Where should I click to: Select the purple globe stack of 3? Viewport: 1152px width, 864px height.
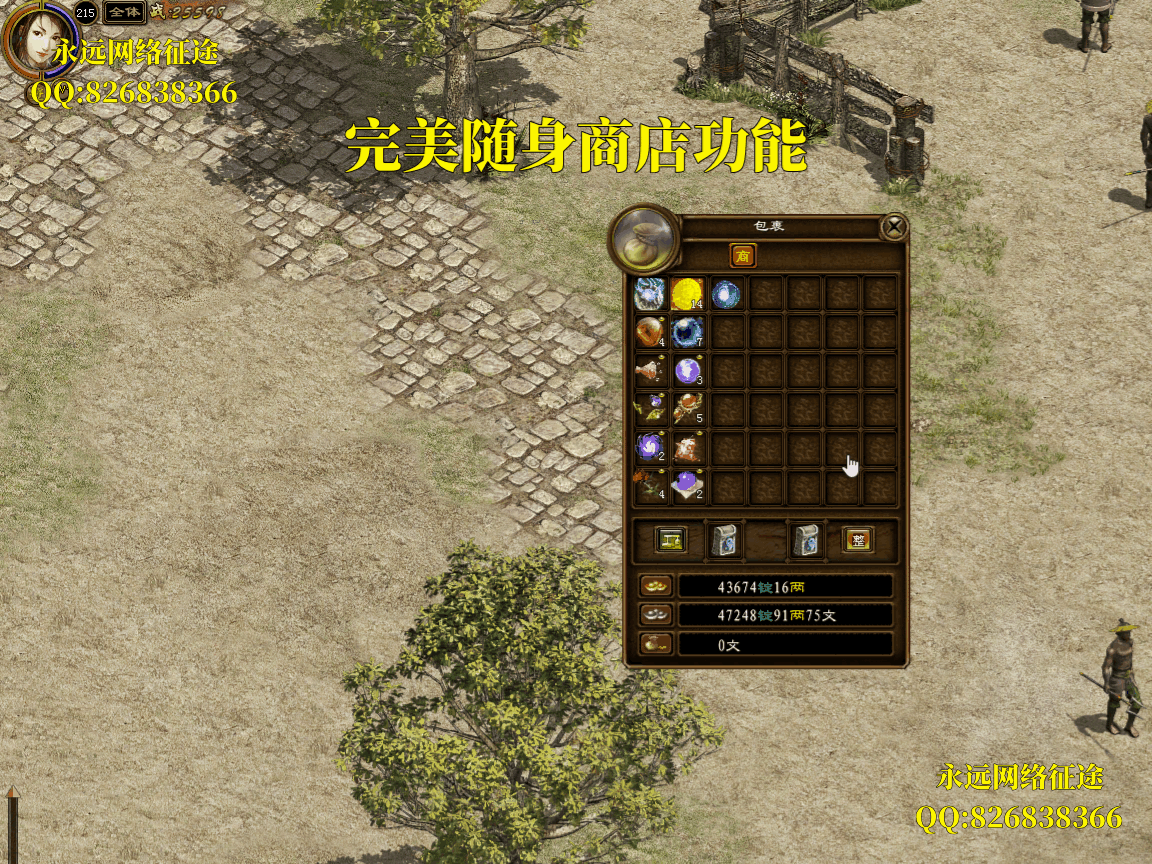[688, 370]
